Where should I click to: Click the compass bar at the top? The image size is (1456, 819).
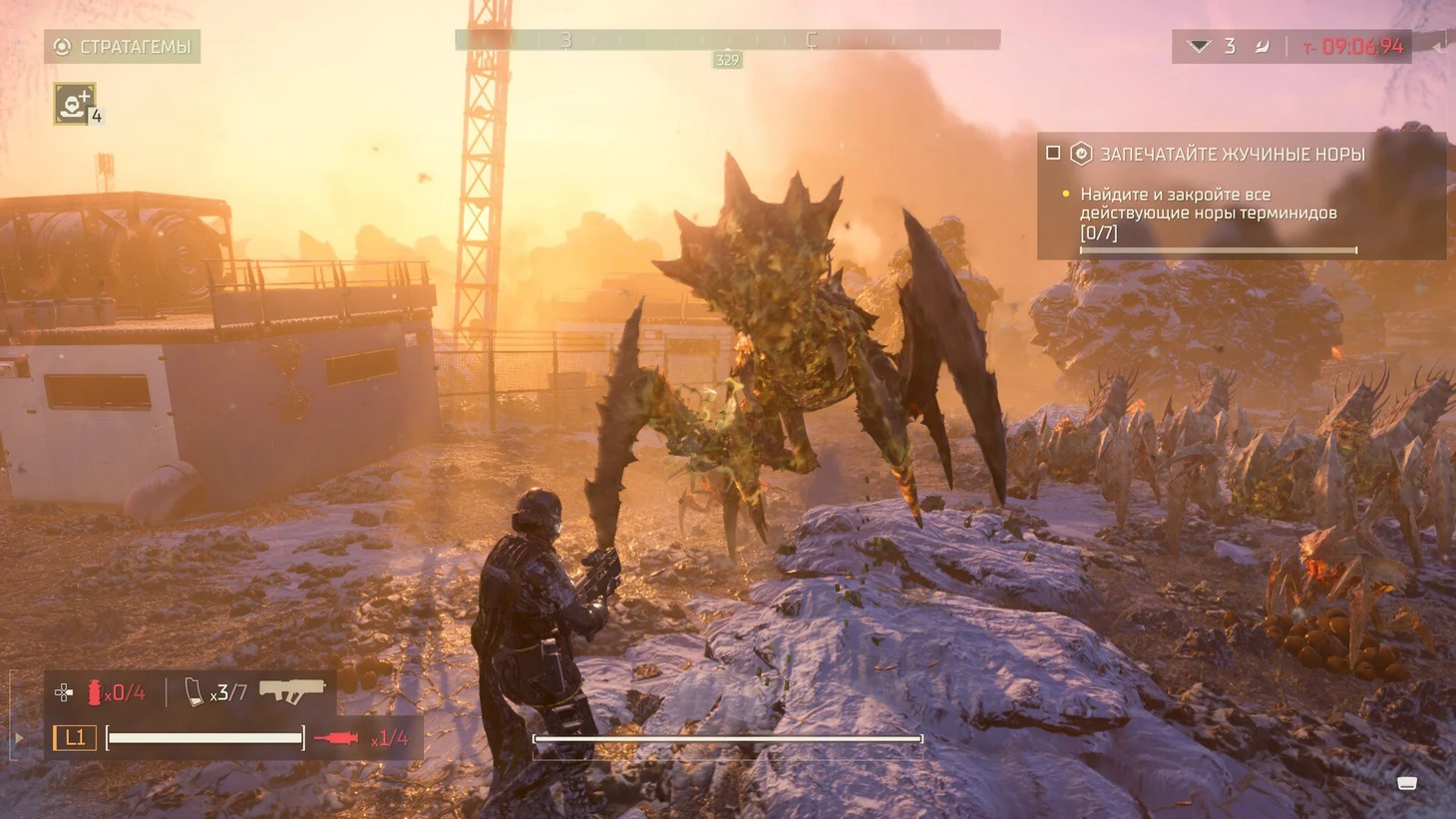click(x=727, y=40)
